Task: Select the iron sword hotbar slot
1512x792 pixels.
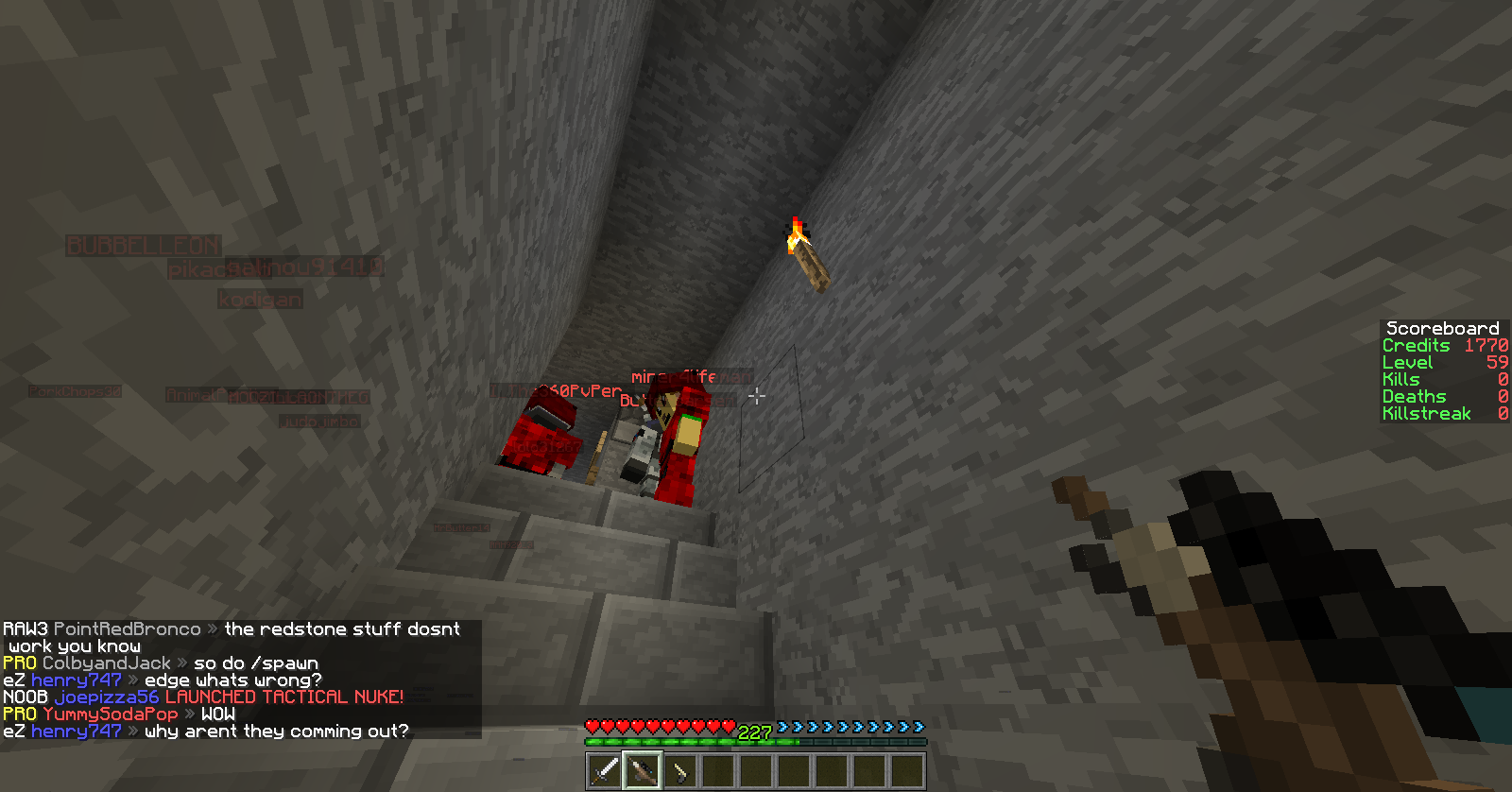Action: coord(605,771)
